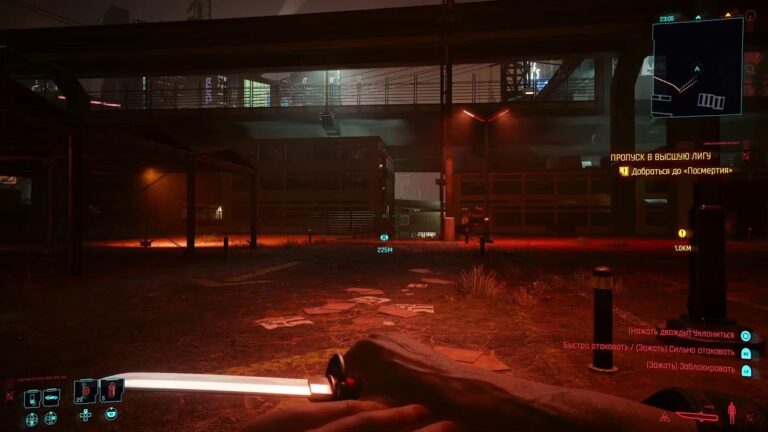This screenshot has height=432, width=768.
Task: Select the phone quick-slot icon
Action: pyautogui.click(x=31, y=398)
